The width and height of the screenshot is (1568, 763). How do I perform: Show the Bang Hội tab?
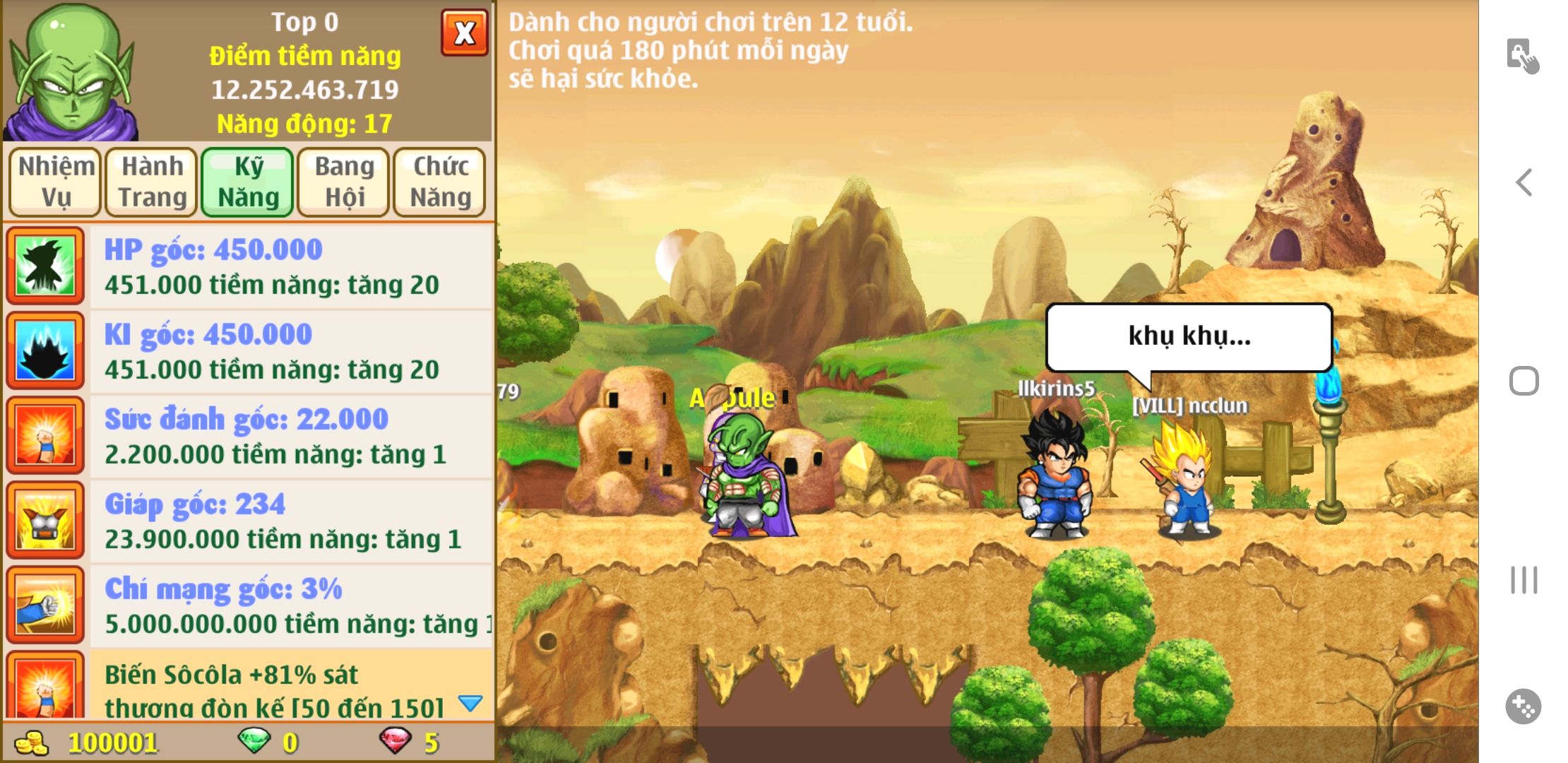(x=344, y=182)
